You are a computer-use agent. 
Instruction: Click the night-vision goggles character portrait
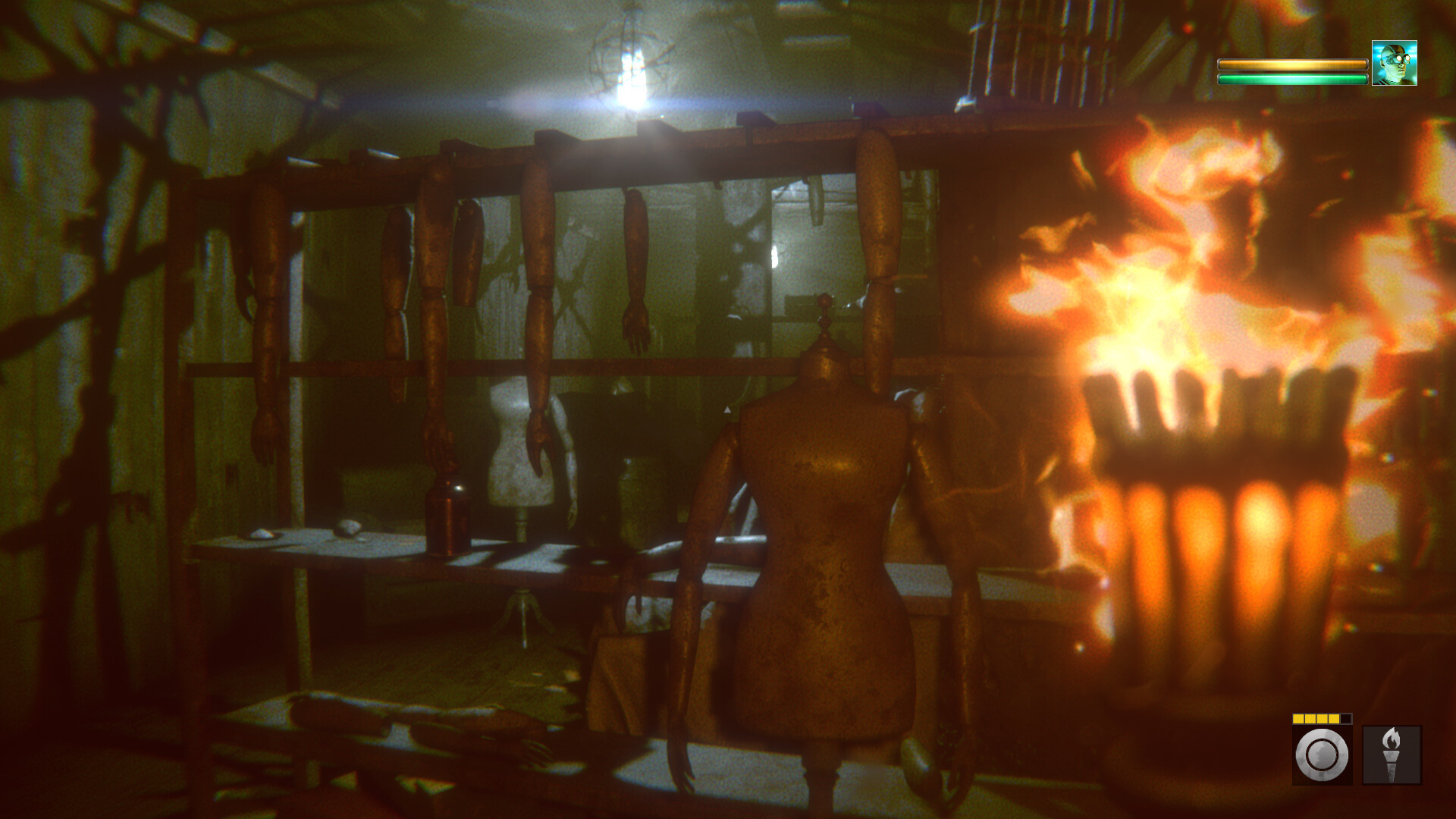pos(1395,63)
